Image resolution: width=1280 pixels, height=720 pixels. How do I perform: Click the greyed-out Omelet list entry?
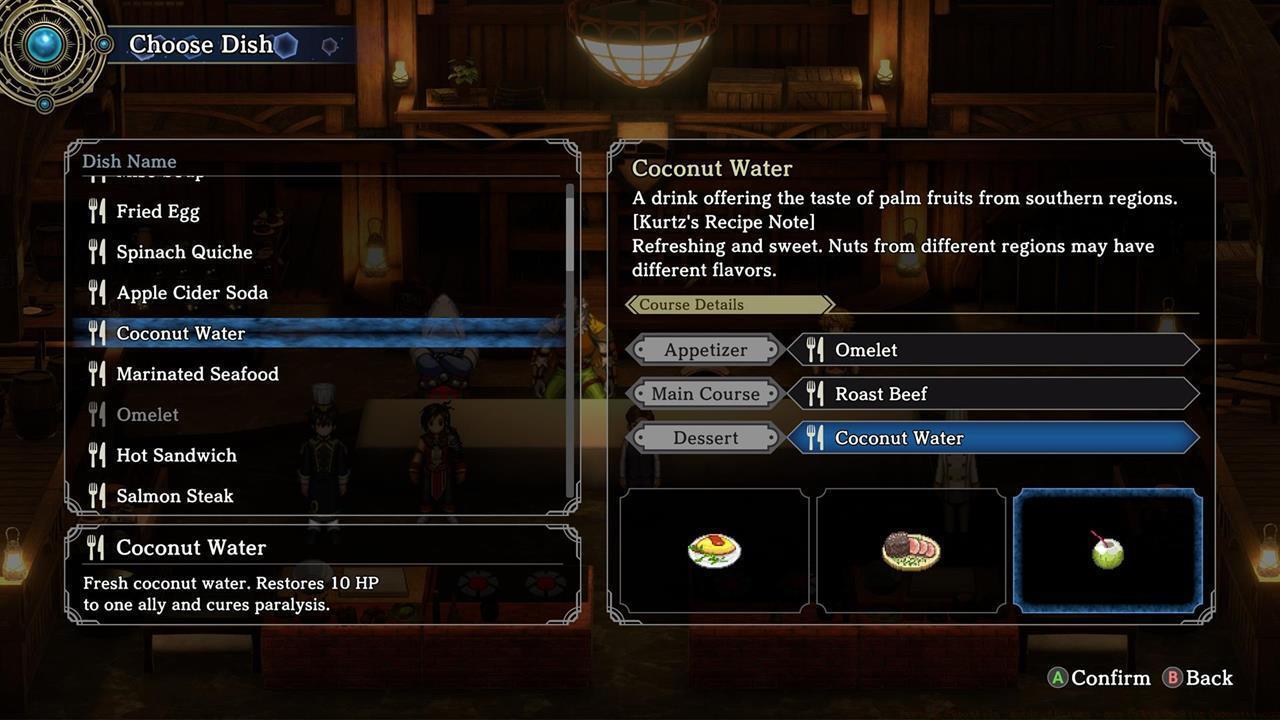click(148, 415)
